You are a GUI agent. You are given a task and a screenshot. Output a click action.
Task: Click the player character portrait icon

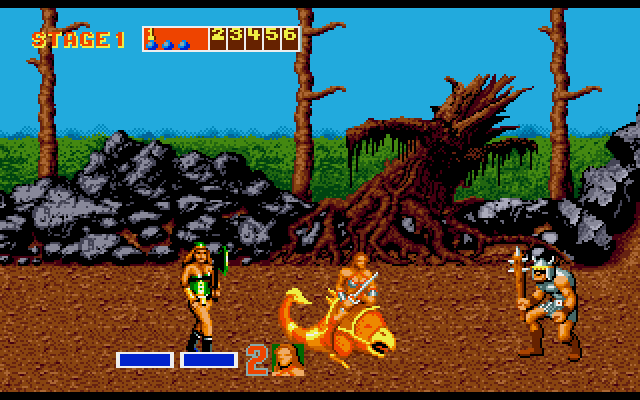[289, 359]
